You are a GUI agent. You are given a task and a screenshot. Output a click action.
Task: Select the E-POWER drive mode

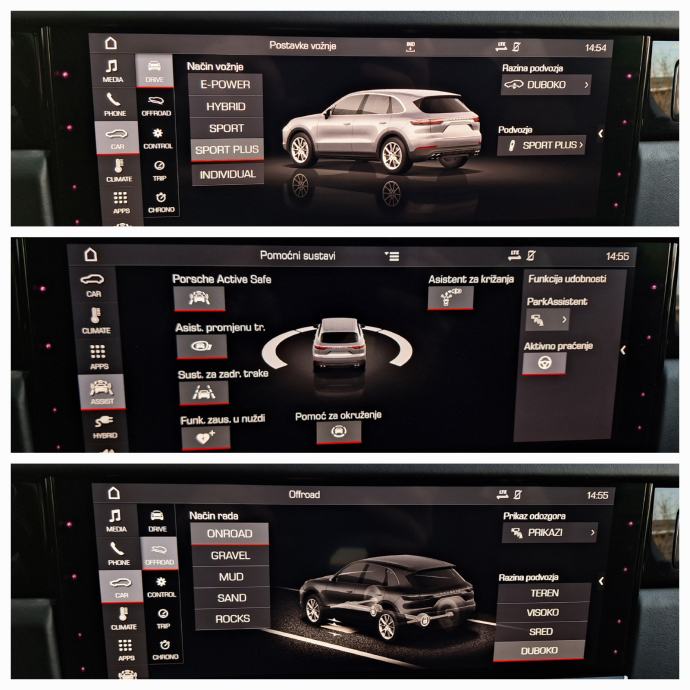coord(225,84)
